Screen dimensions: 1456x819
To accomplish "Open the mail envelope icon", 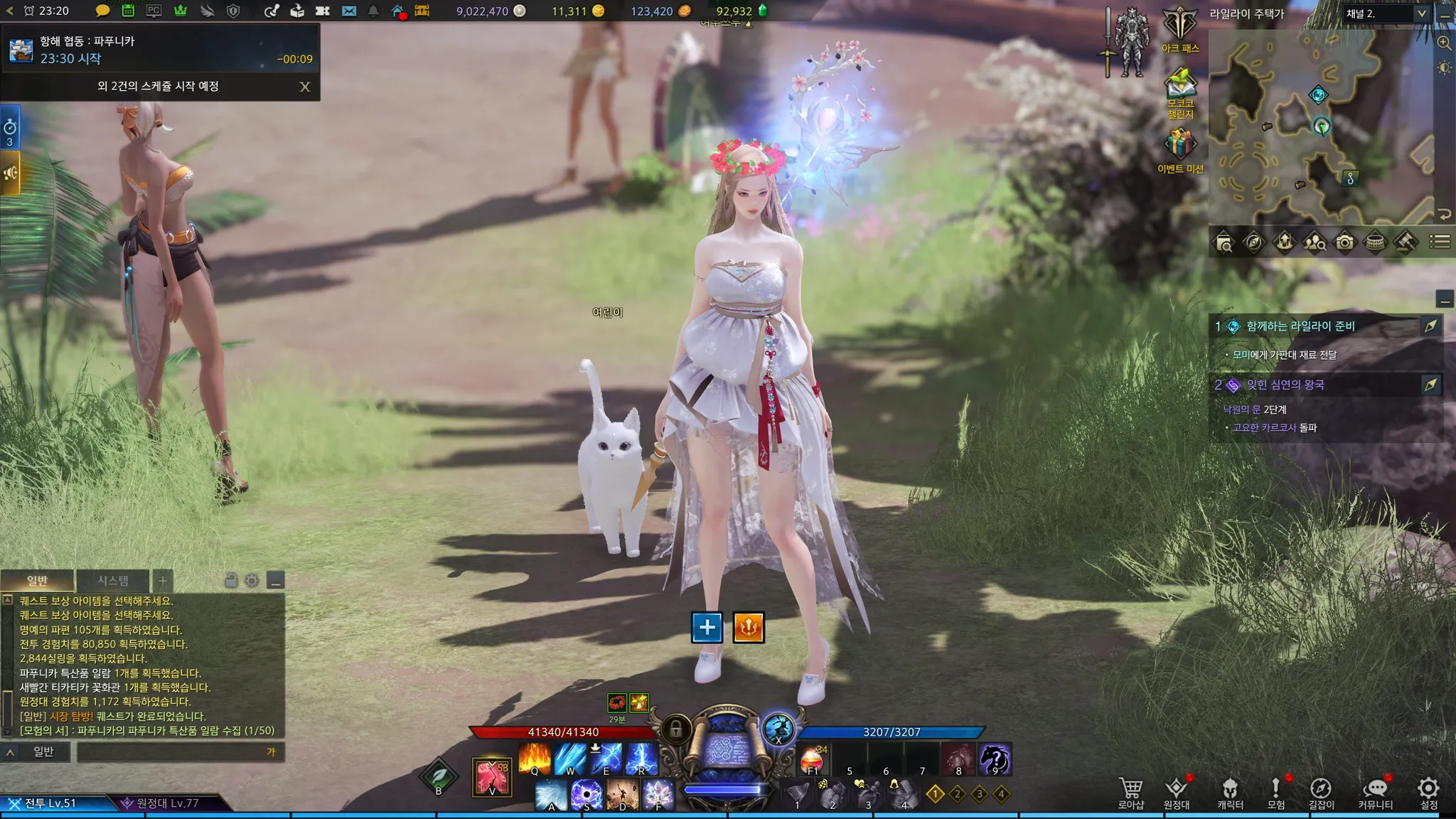I will [349, 11].
